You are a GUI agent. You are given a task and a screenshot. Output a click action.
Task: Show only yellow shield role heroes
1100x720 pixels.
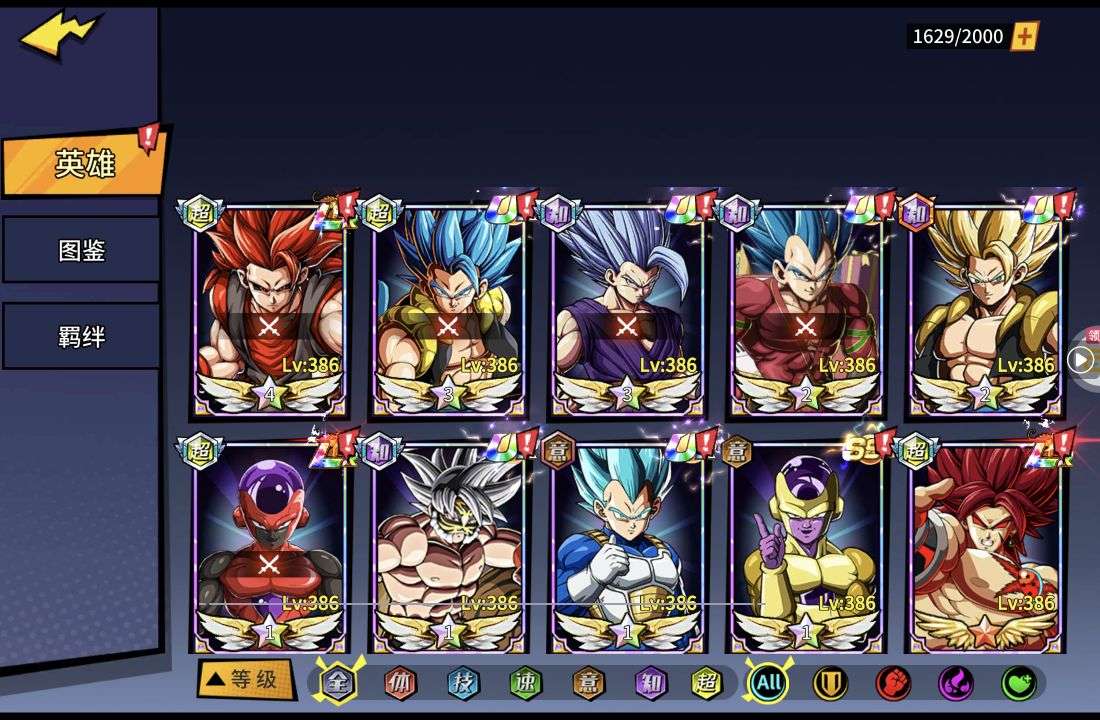tap(830, 683)
